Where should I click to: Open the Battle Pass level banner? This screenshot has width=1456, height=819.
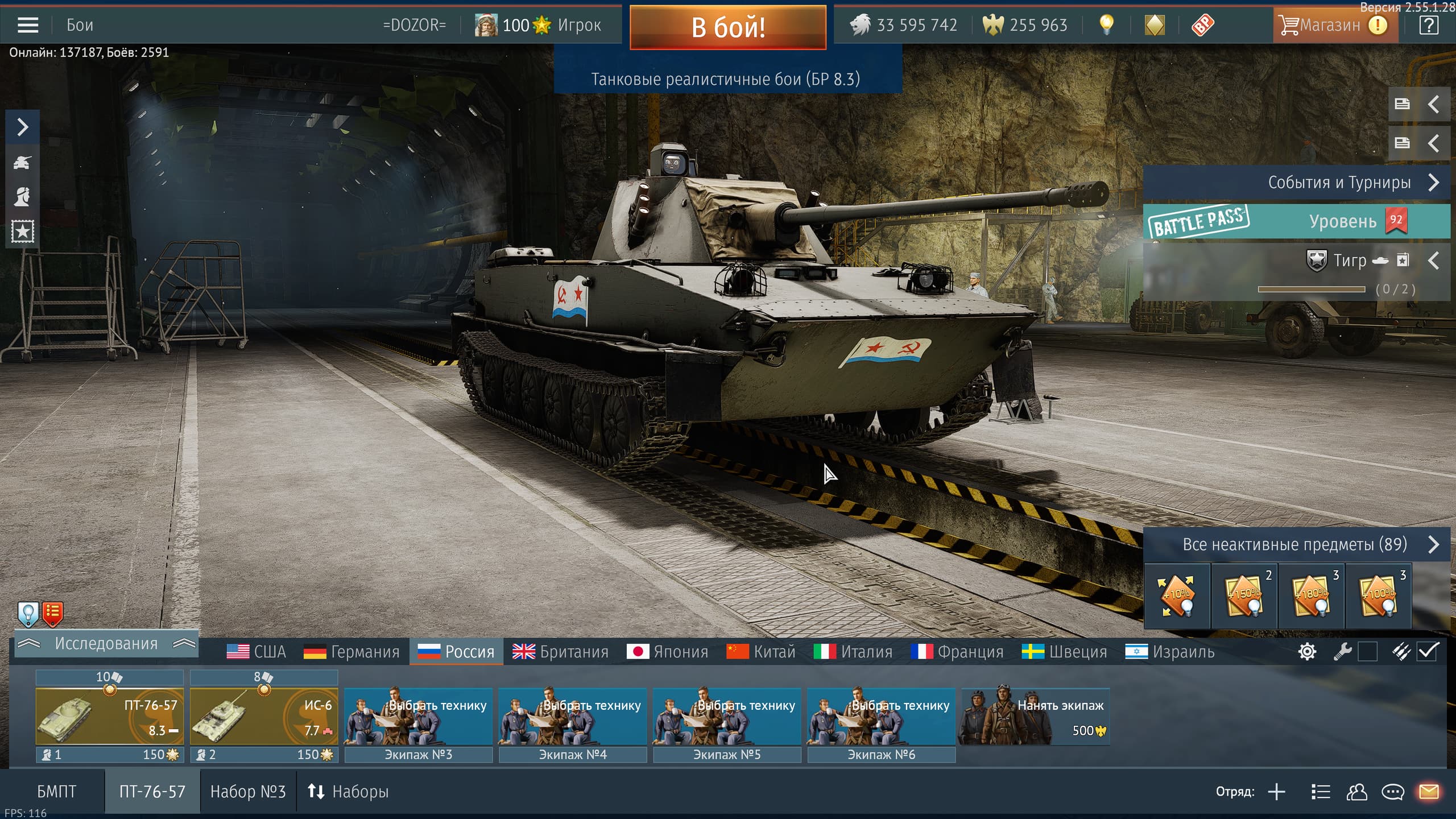(x=1296, y=221)
